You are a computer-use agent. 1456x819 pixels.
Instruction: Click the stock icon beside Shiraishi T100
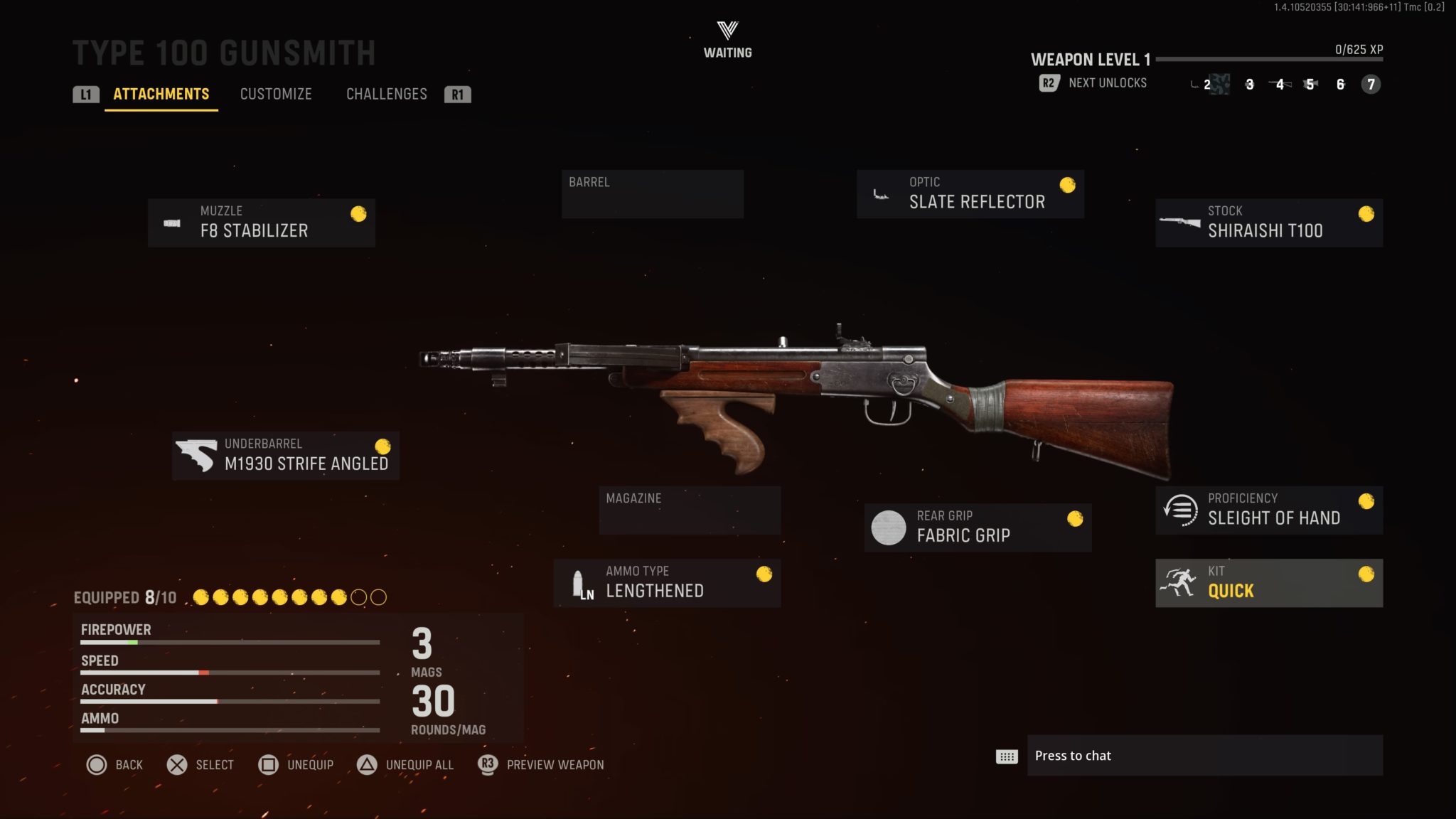pos(1179,222)
